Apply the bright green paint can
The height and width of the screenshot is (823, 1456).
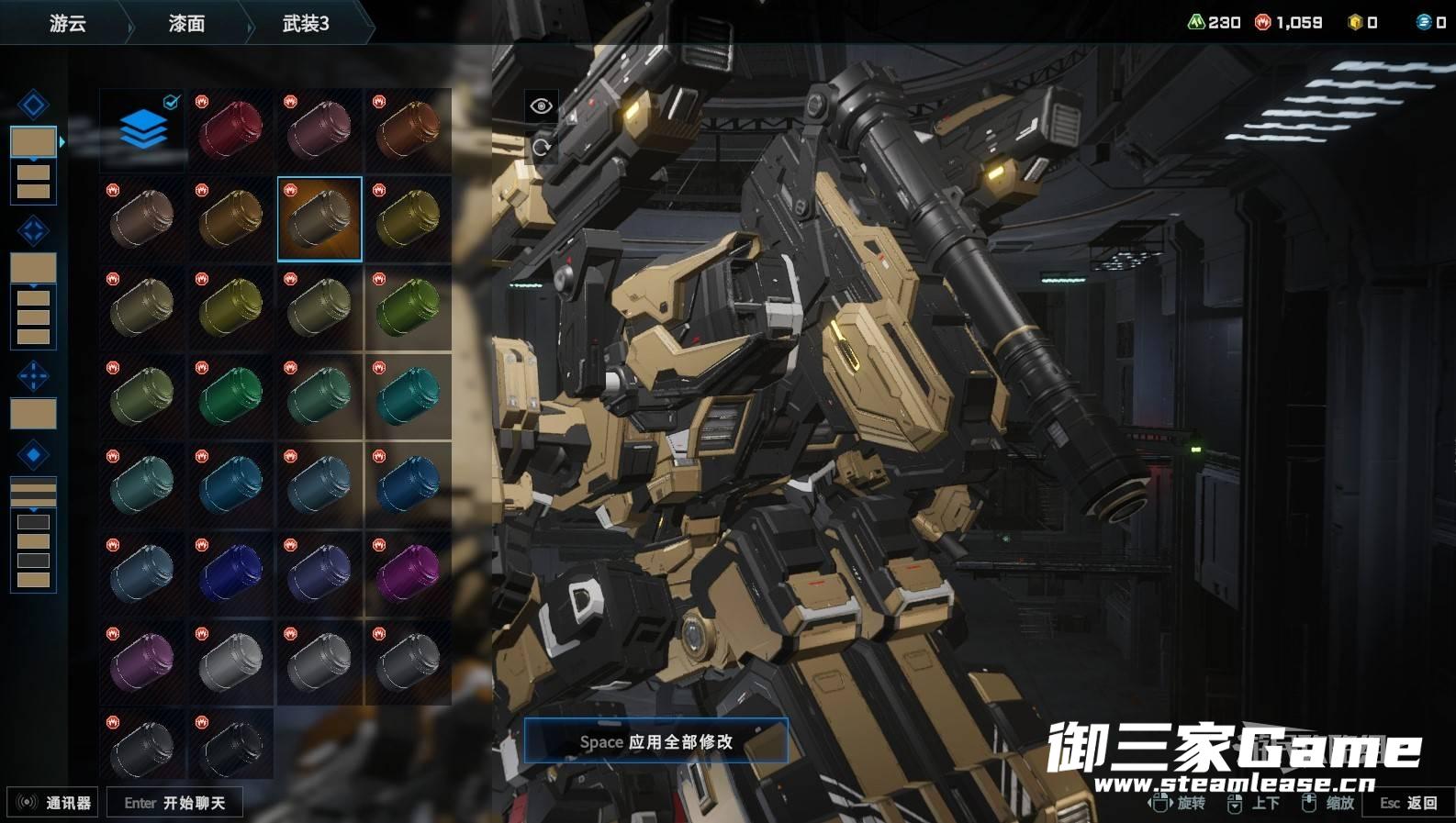(408, 307)
